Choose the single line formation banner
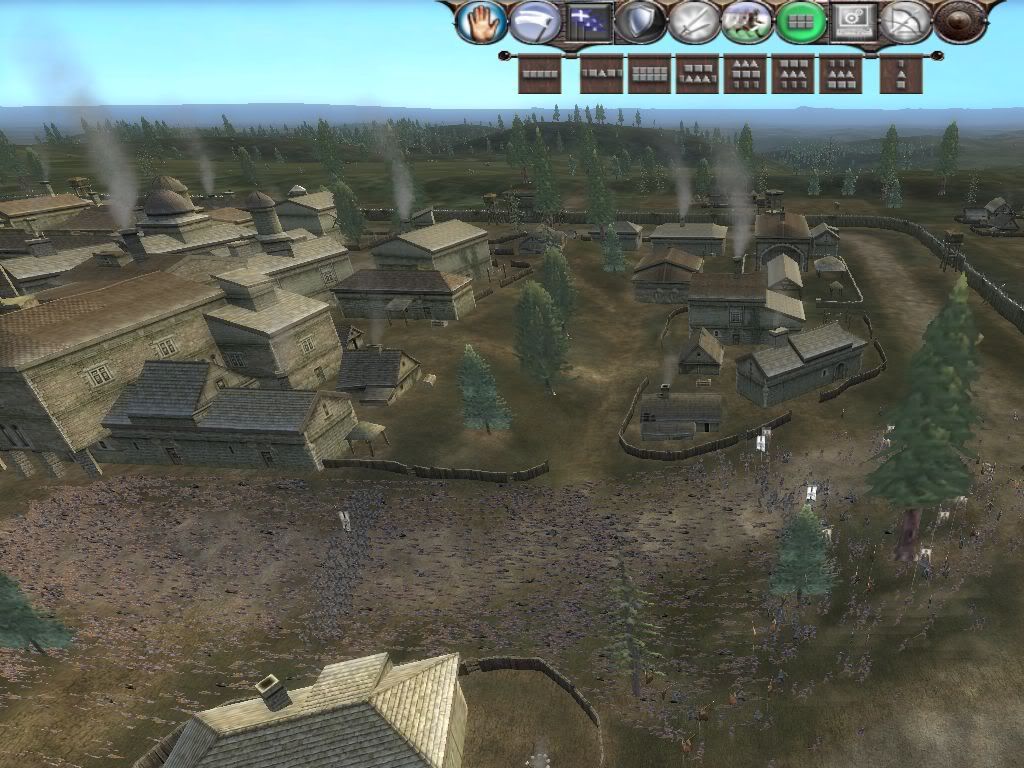The image size is (1024, 768). [540, 74]
